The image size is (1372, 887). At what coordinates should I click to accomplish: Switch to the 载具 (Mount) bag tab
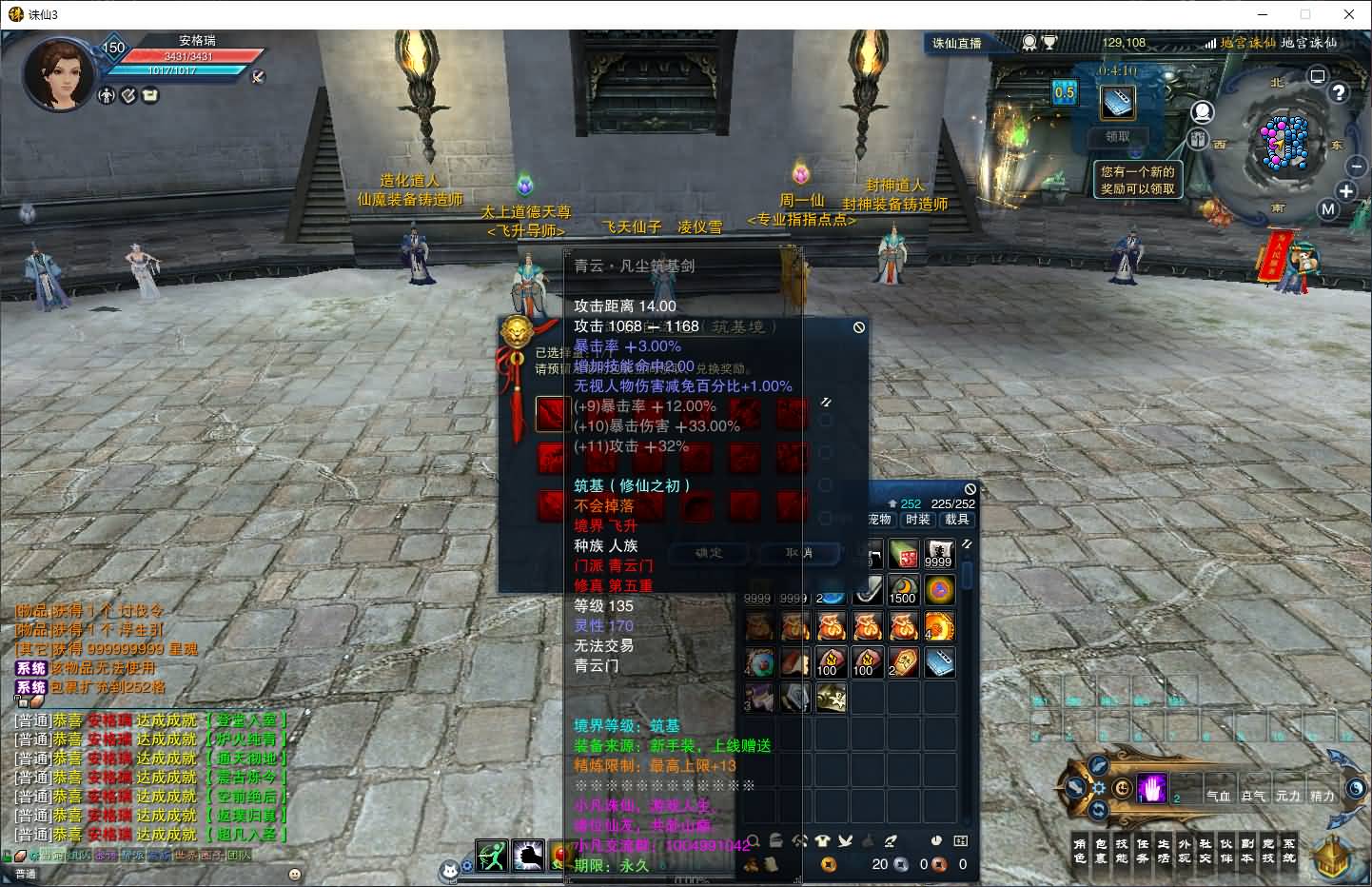pyautogui.click(x=956, y=520)
